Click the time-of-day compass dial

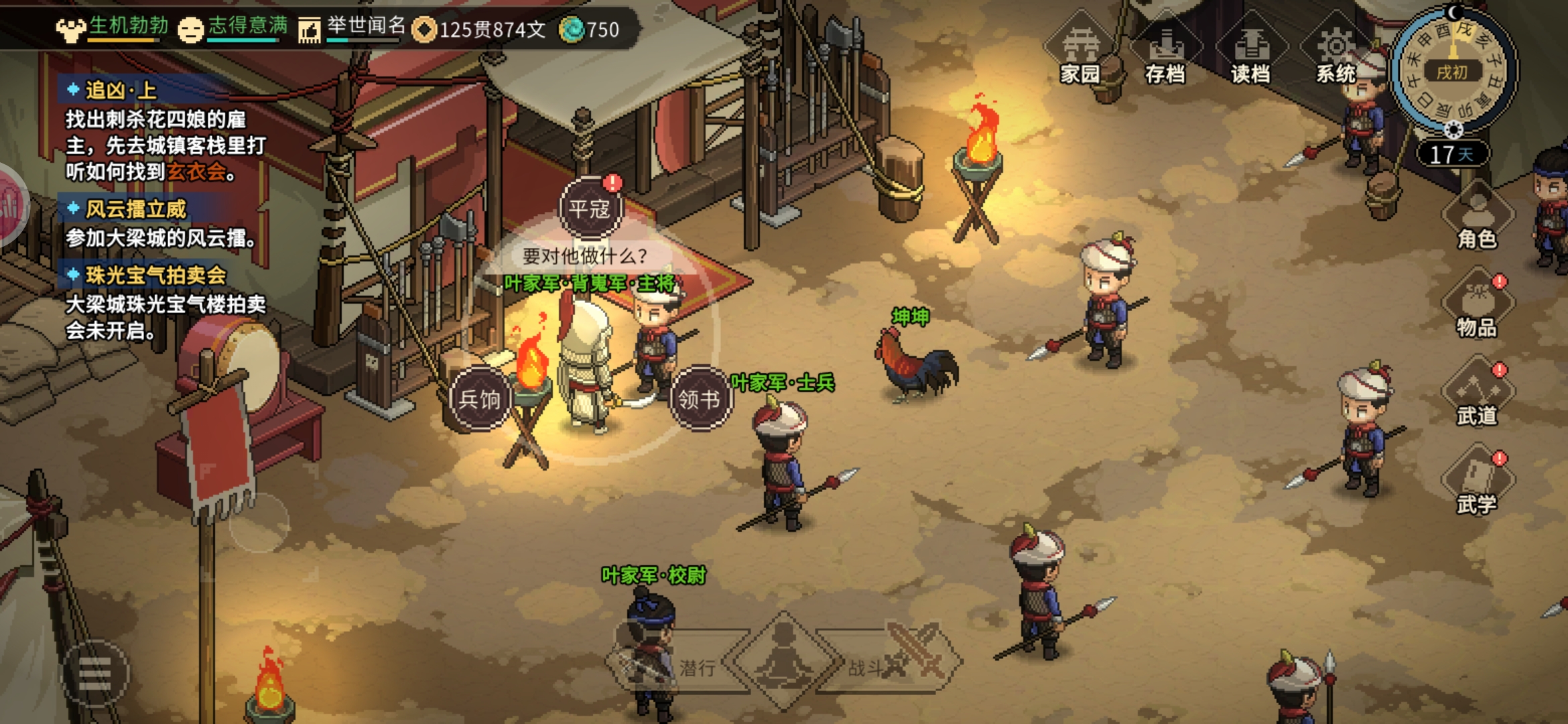1452,70
